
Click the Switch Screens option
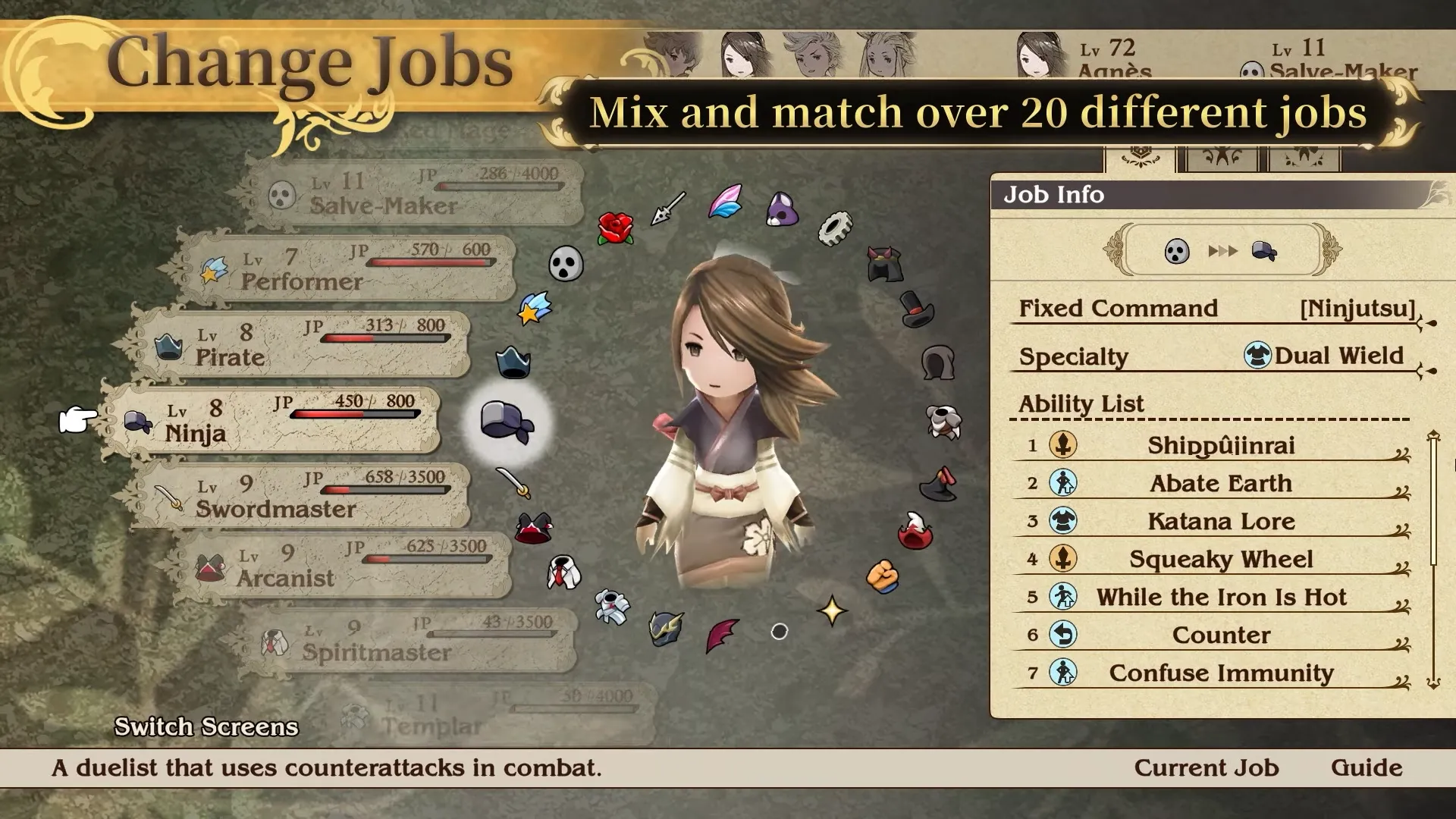pos(206,726)
